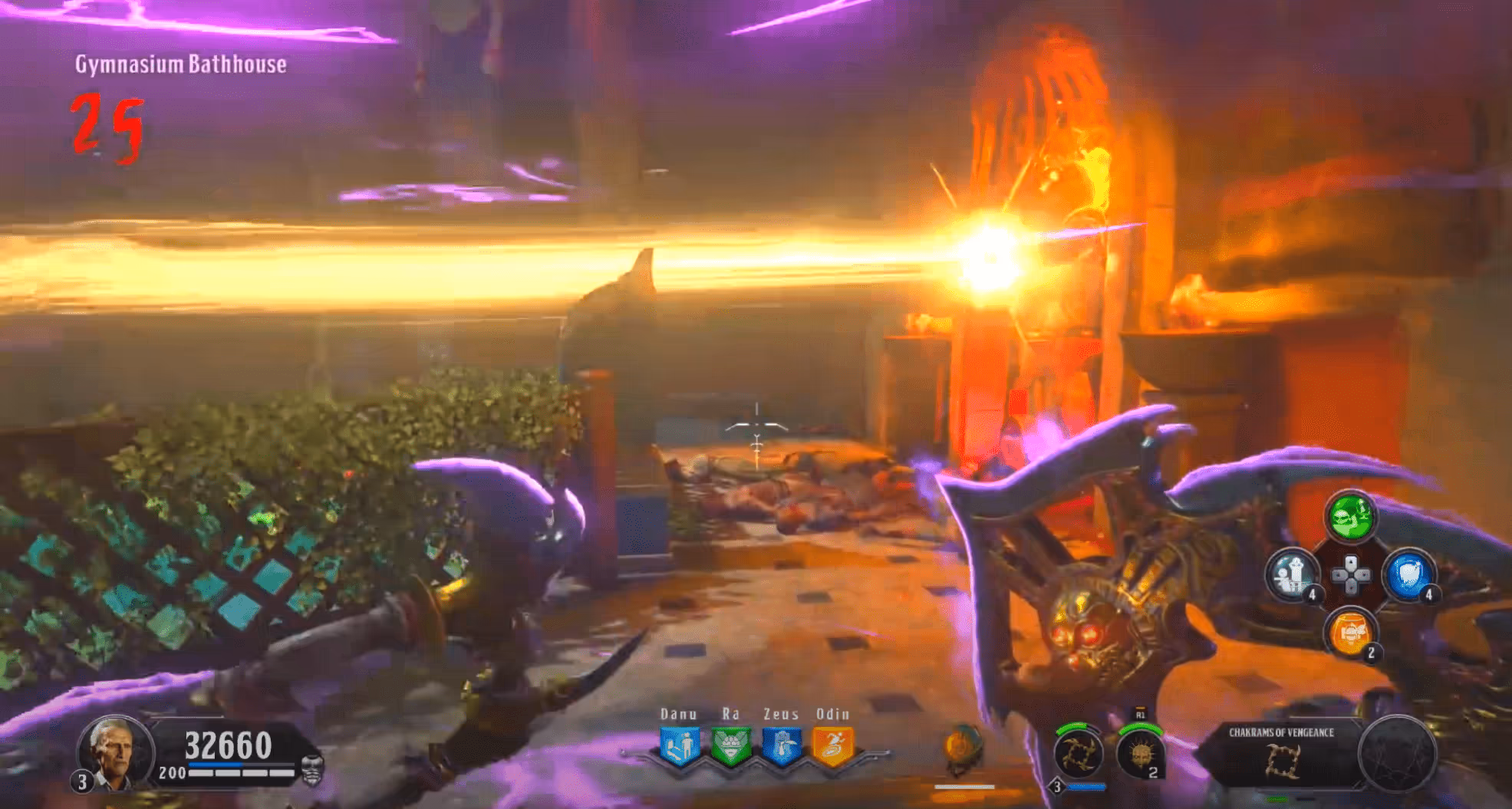Select the orange Odin perk icon
The width and height of the screenshot is (1512, 809).
pos(833,746)
